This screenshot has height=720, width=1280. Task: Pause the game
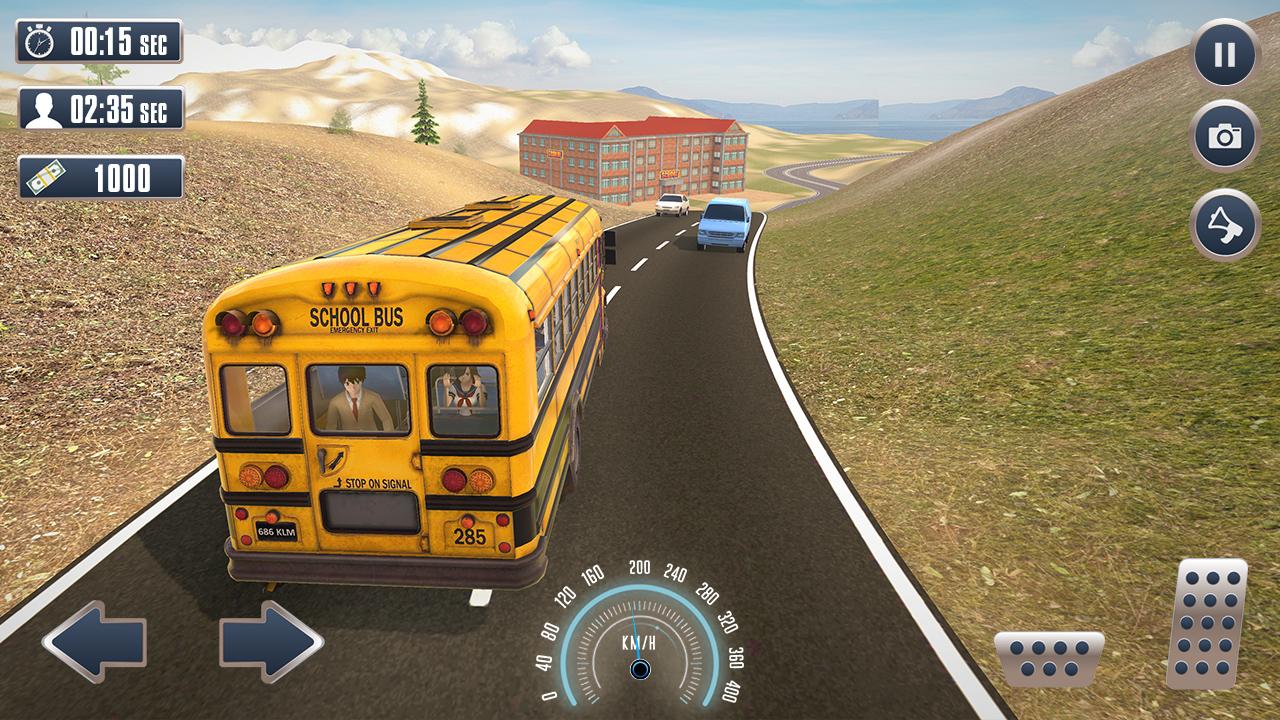tap(1225, 54)
